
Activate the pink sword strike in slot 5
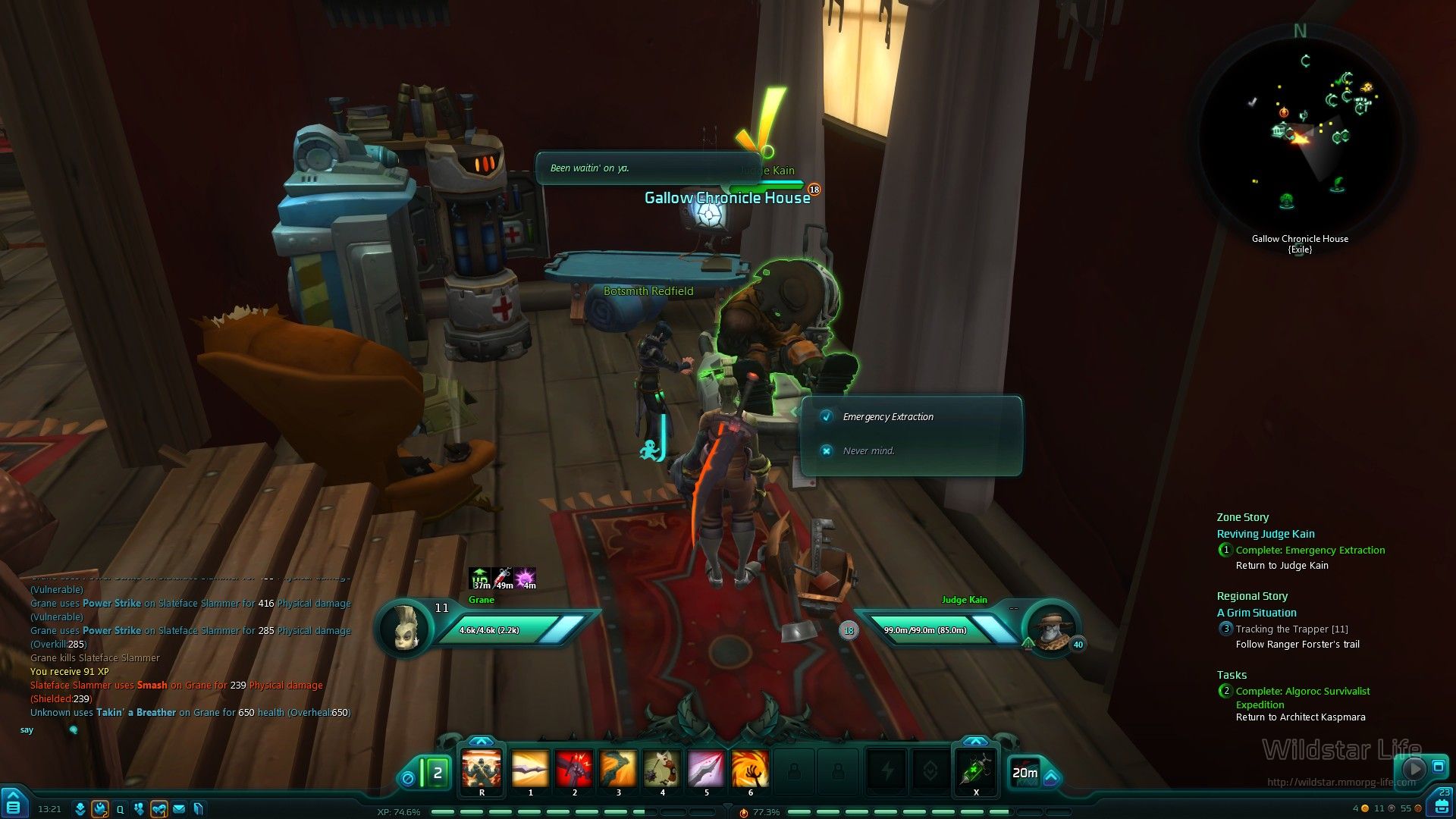pyautogui.click(x=706, y=769)
